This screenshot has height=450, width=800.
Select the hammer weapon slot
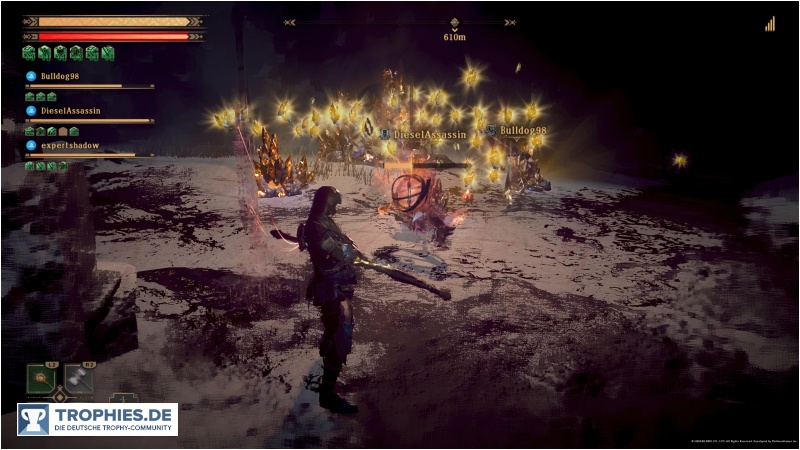79,378
